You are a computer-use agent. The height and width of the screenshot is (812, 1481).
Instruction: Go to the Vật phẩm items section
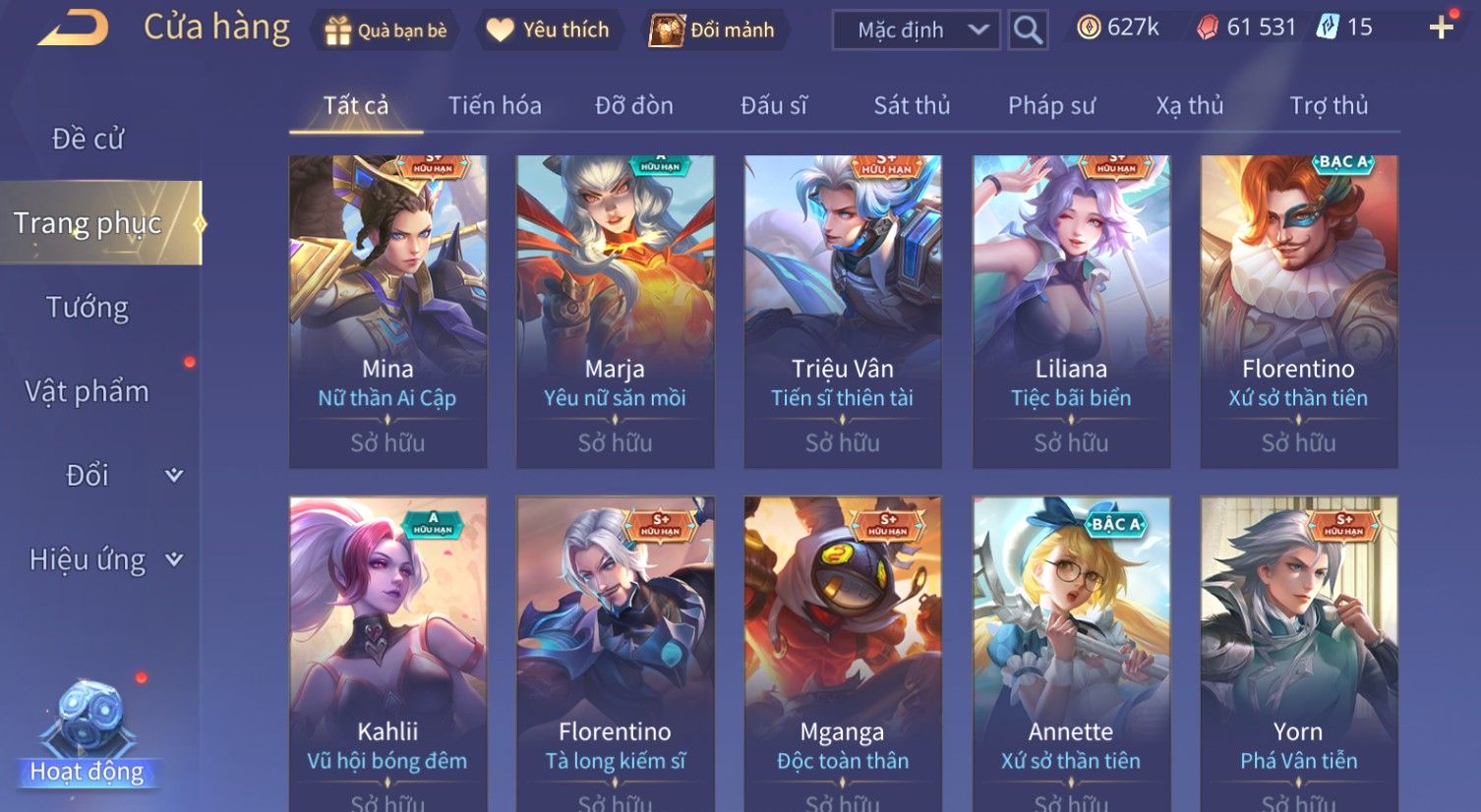(88, 391)
